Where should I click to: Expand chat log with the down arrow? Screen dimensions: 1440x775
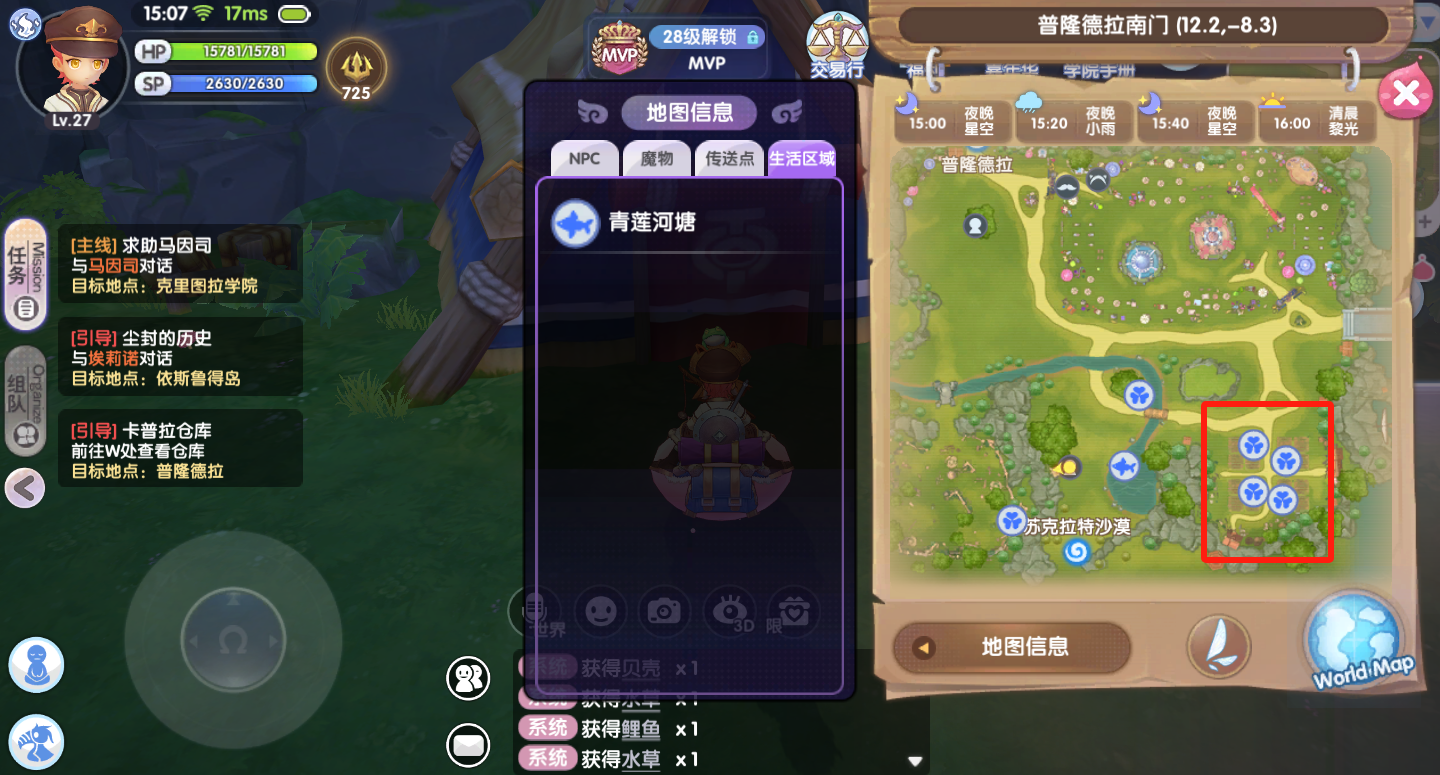point(913,760)
